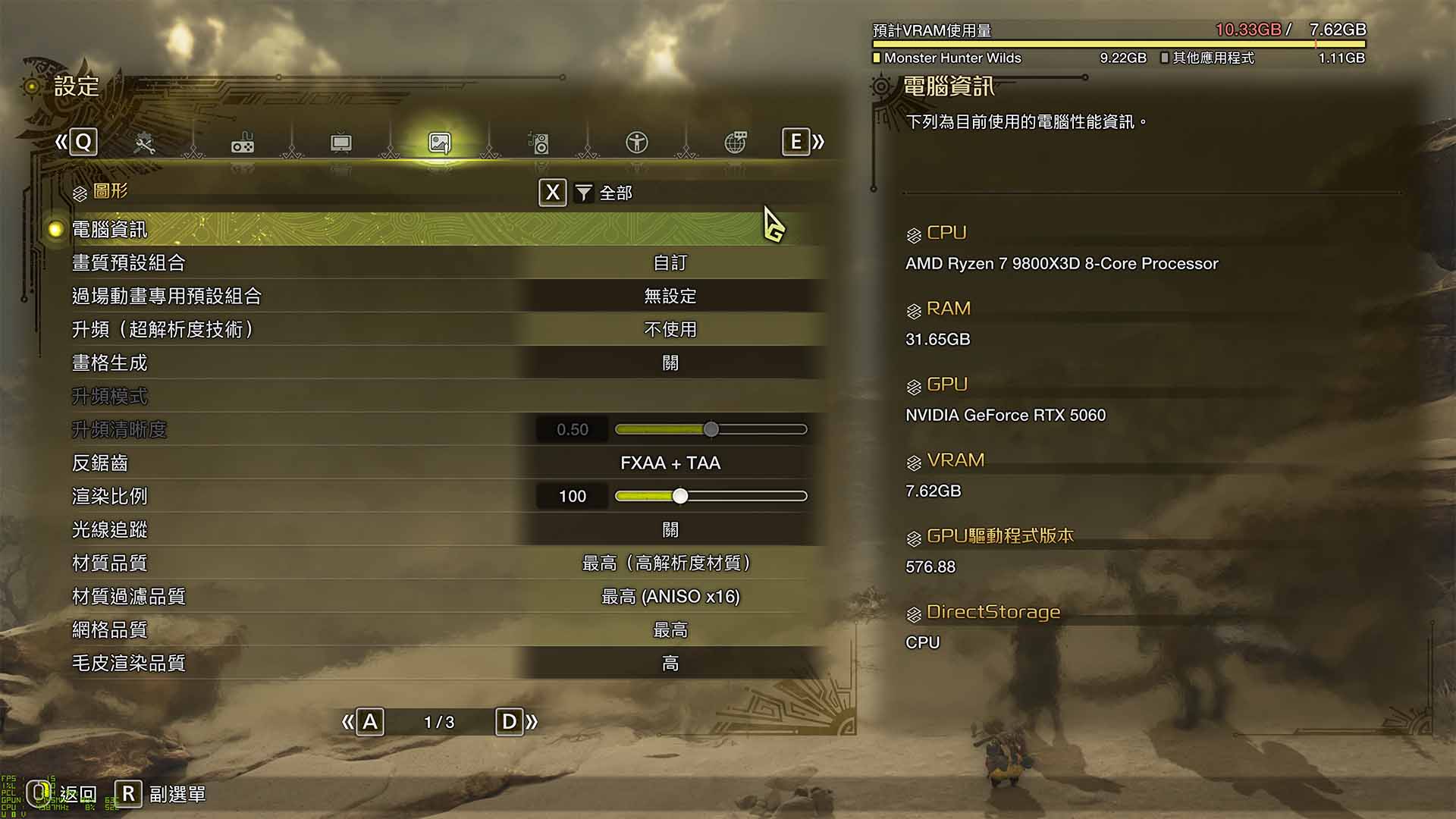Image resolution: width=1456 pixels, height=819 pixels.
Task: Switch to the accessibility figure tab
Action: click(x=637, y=143)
